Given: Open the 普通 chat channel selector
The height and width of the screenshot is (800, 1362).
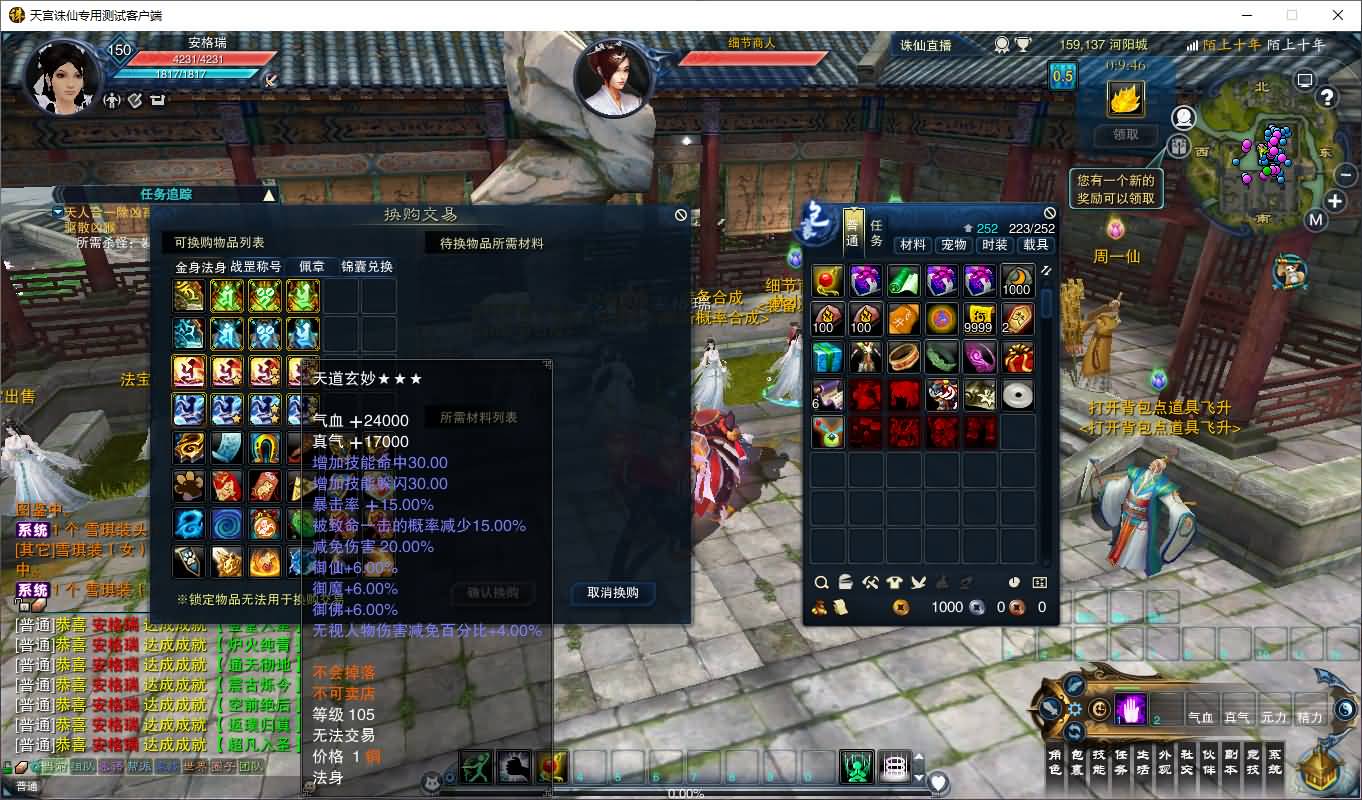Looking at the screenshot, I should (x=25, y=789).
